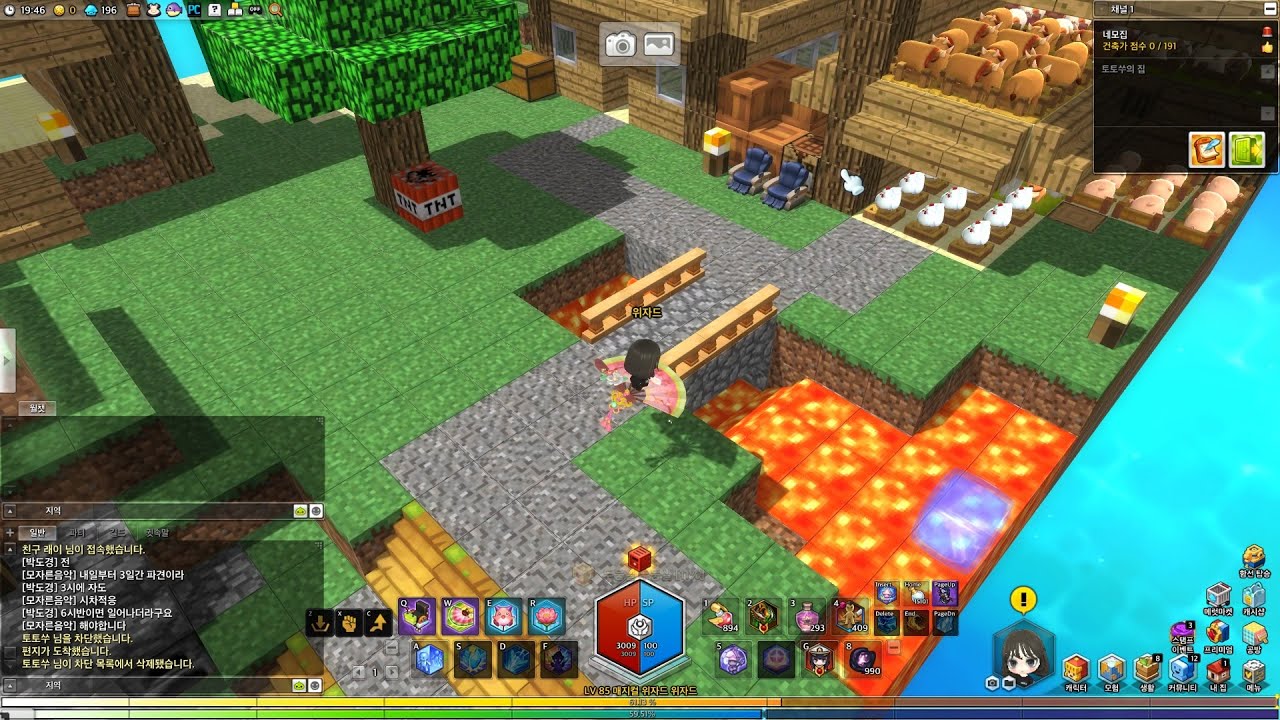
Task: Switch to the 일반 chat tab
Action: click(x=37, y=533)
